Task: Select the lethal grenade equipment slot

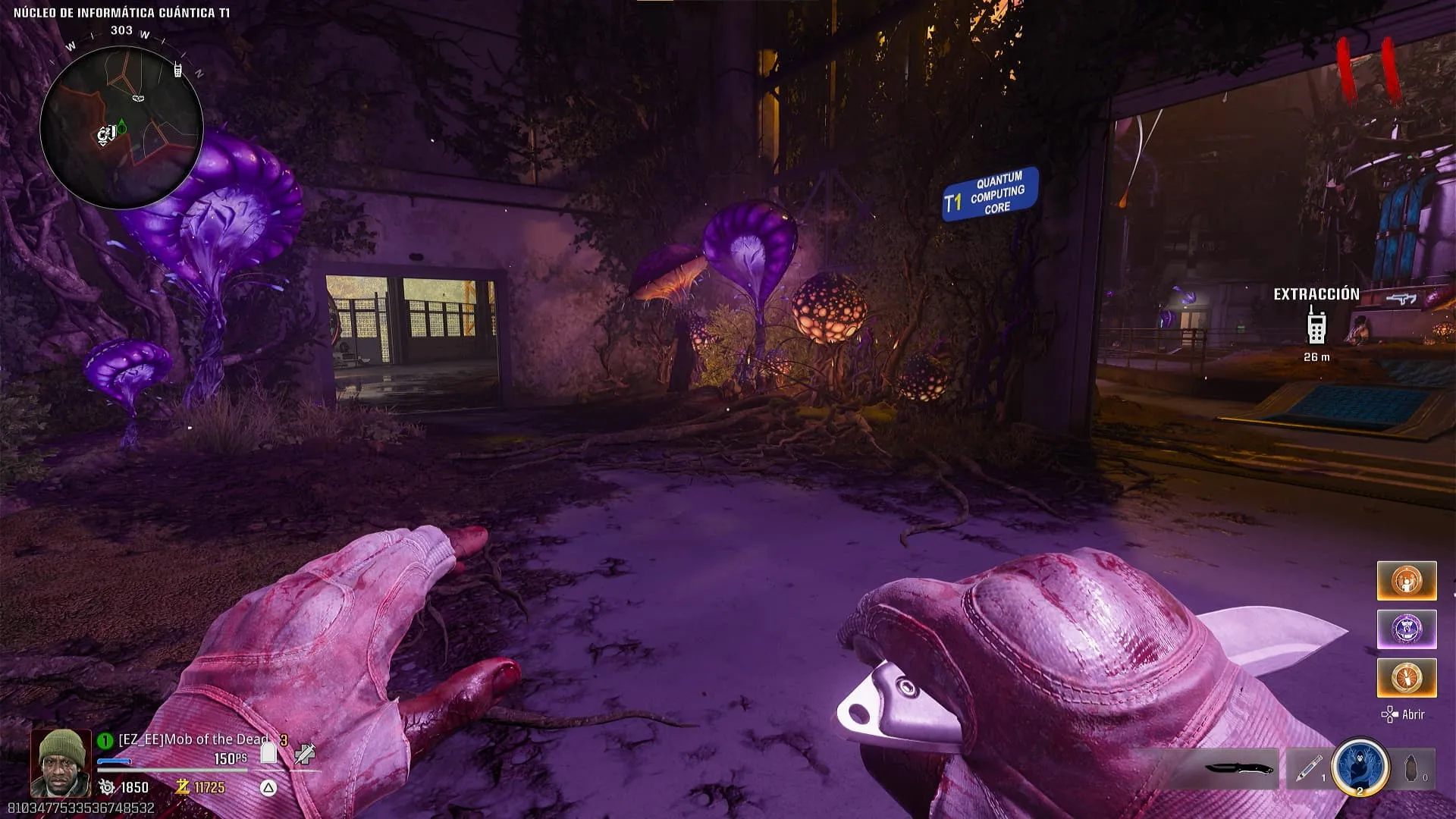Action: 1412,769
